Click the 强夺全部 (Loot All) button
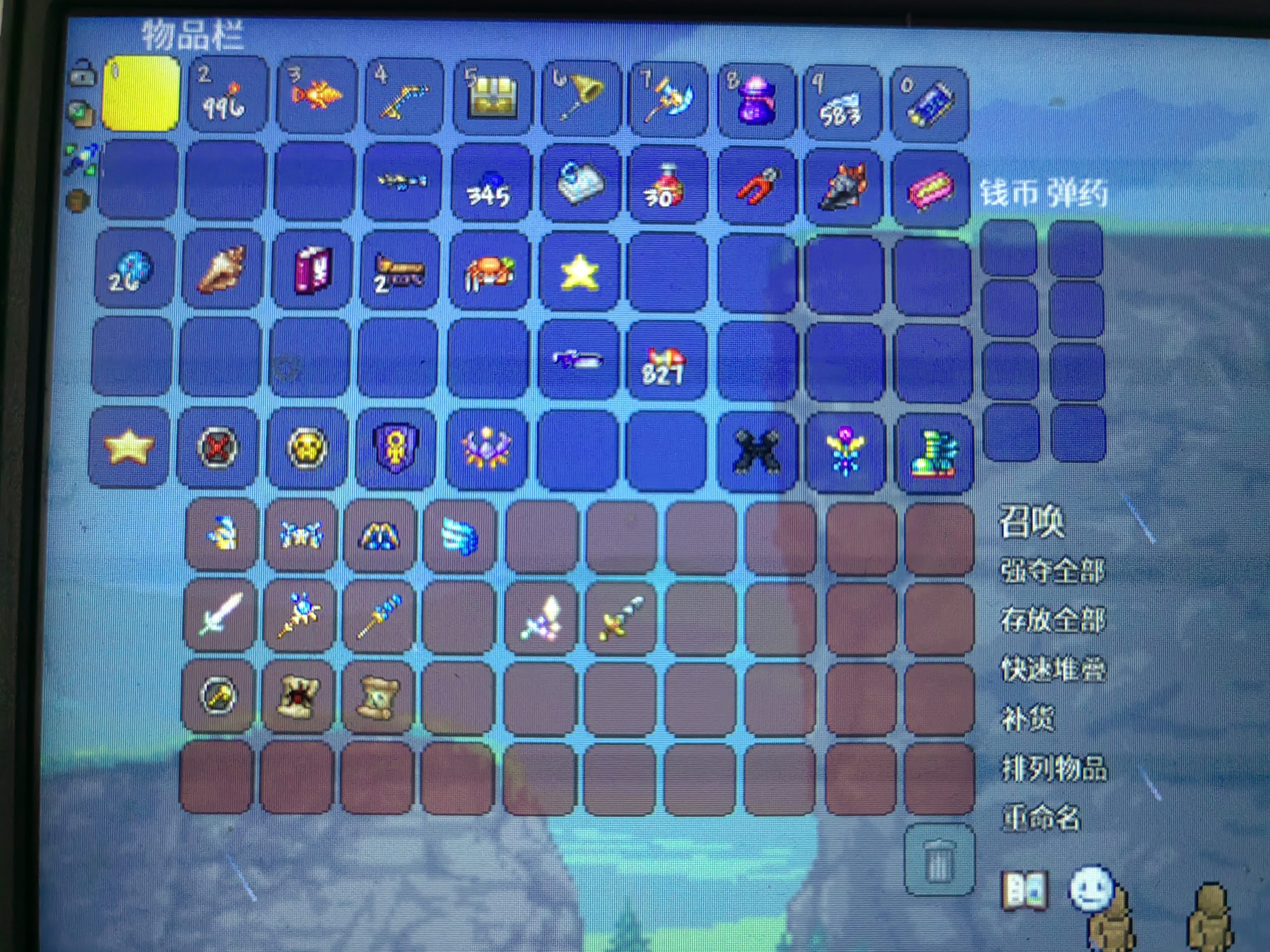Viewport: 1270px width, 952px height. [x=1052, y=571]
